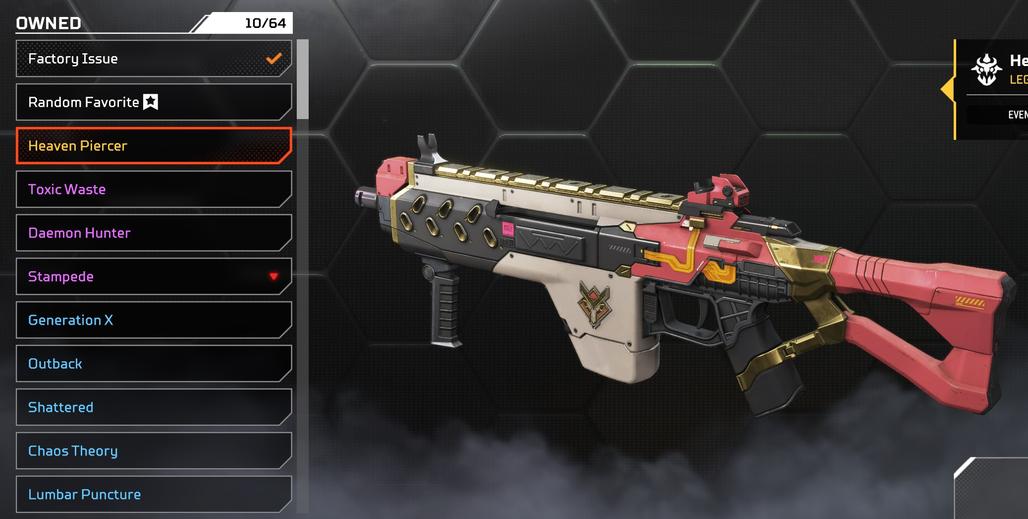Image resolution: width=1028 pixels, height=519 pixels.
Task: Pick the Daemon Hunter skin
Action: [154, 233]
